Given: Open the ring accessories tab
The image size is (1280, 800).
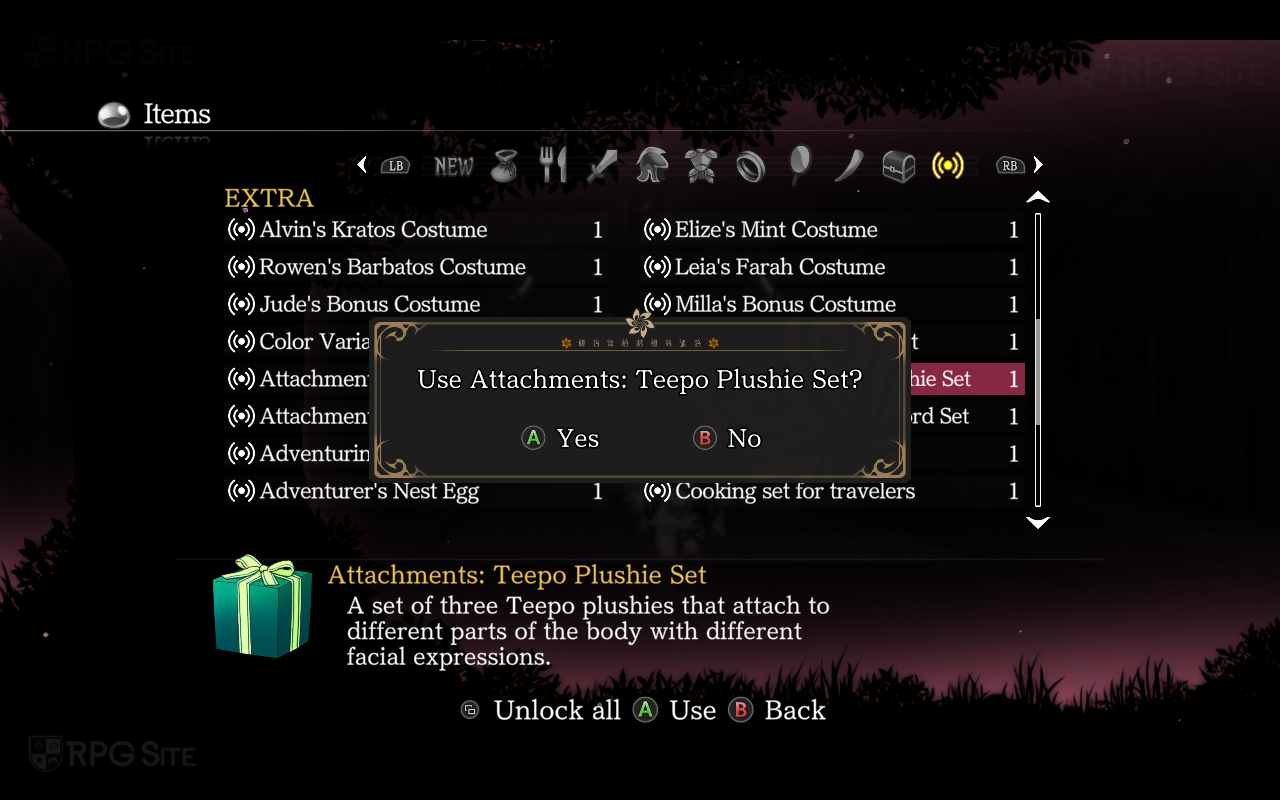Looking at the screenshot, I should tap(750, 166).
